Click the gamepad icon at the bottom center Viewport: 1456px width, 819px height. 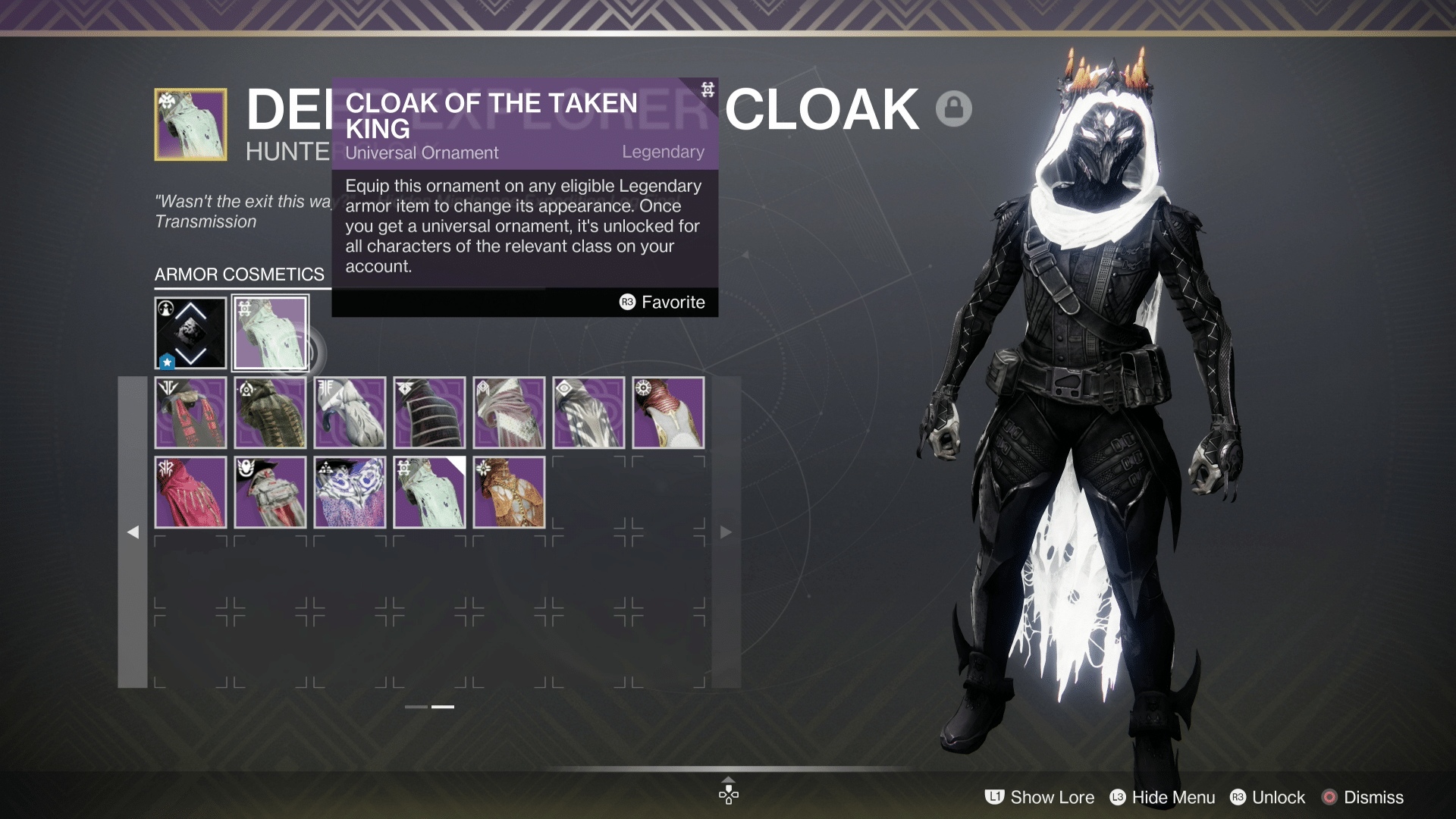click(728, 795)
